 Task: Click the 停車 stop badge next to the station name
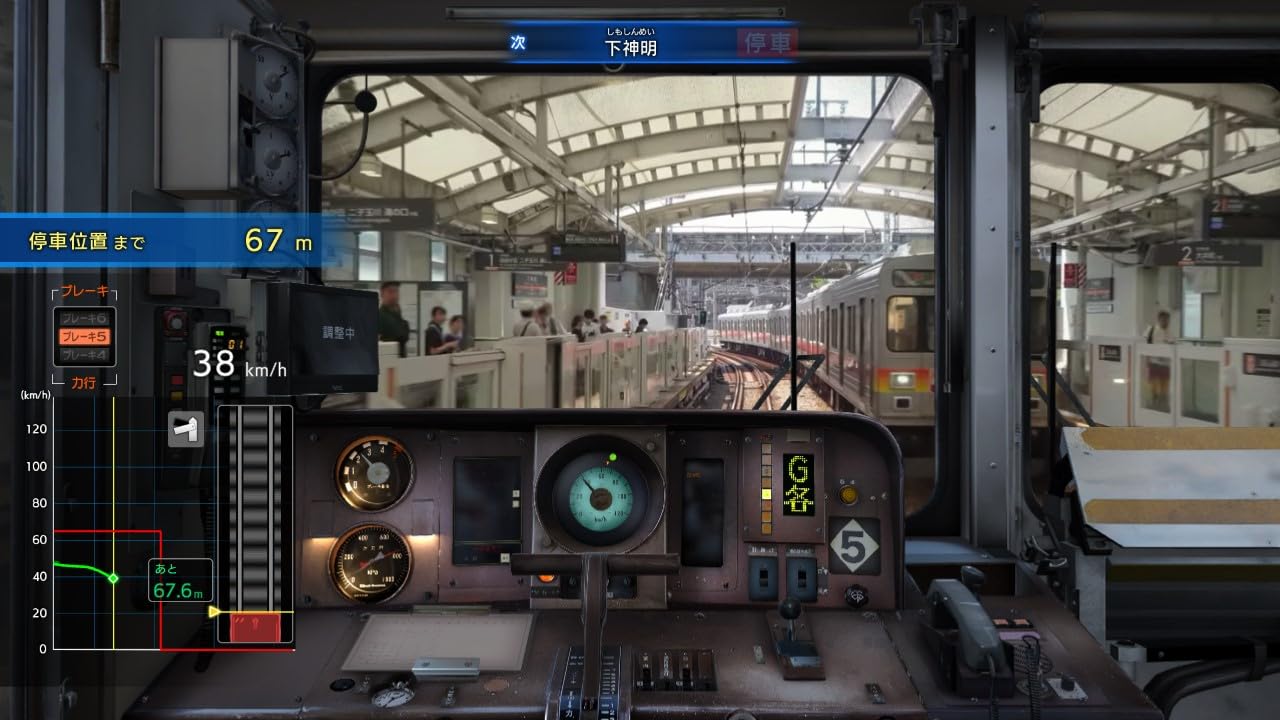tap(765, 43)
